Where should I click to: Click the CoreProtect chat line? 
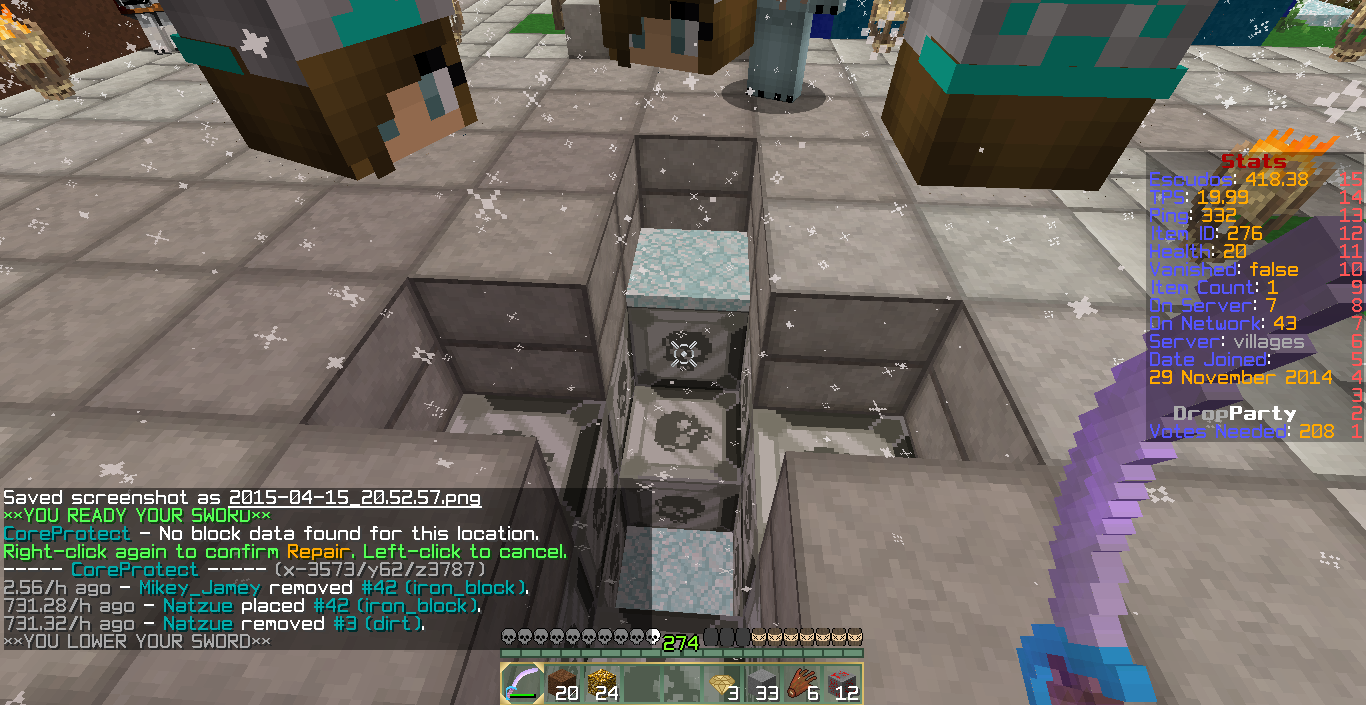(x=270, y=534)
